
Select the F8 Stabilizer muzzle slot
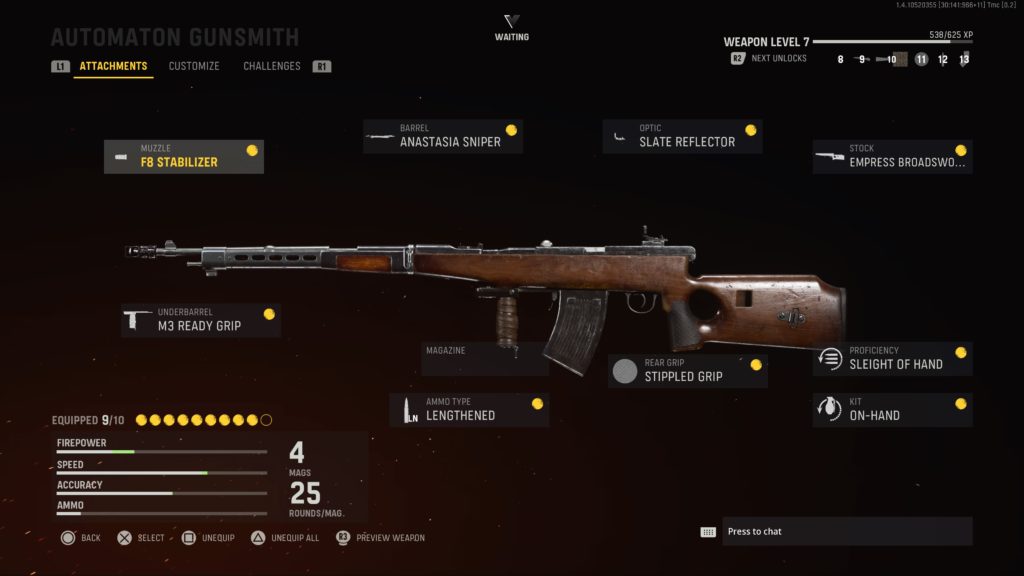pyautogui.click(x=184, y=156)
